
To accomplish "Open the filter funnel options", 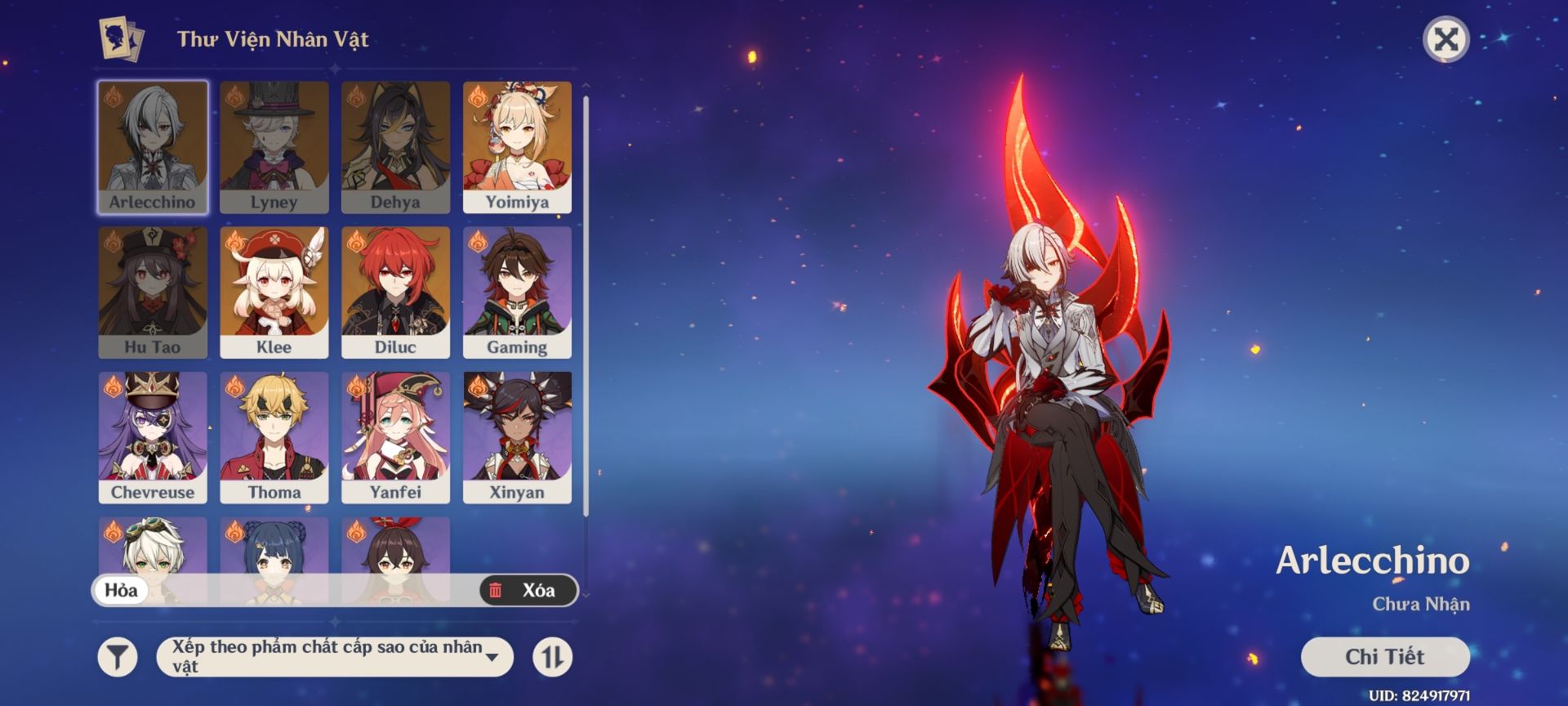I will (x=118, y=657).
